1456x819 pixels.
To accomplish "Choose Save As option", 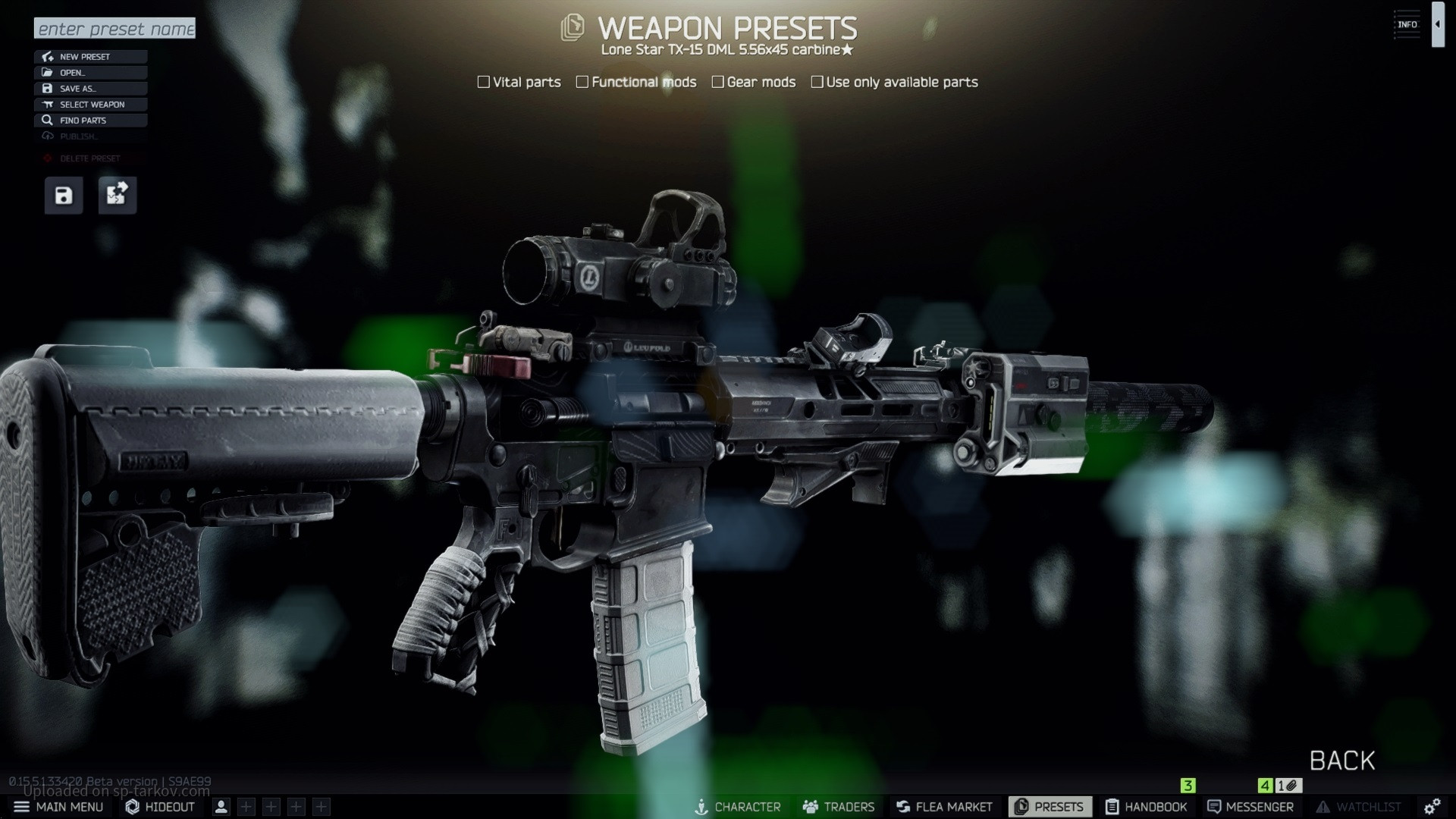I will pyautogui.click(x=90, y=89).
